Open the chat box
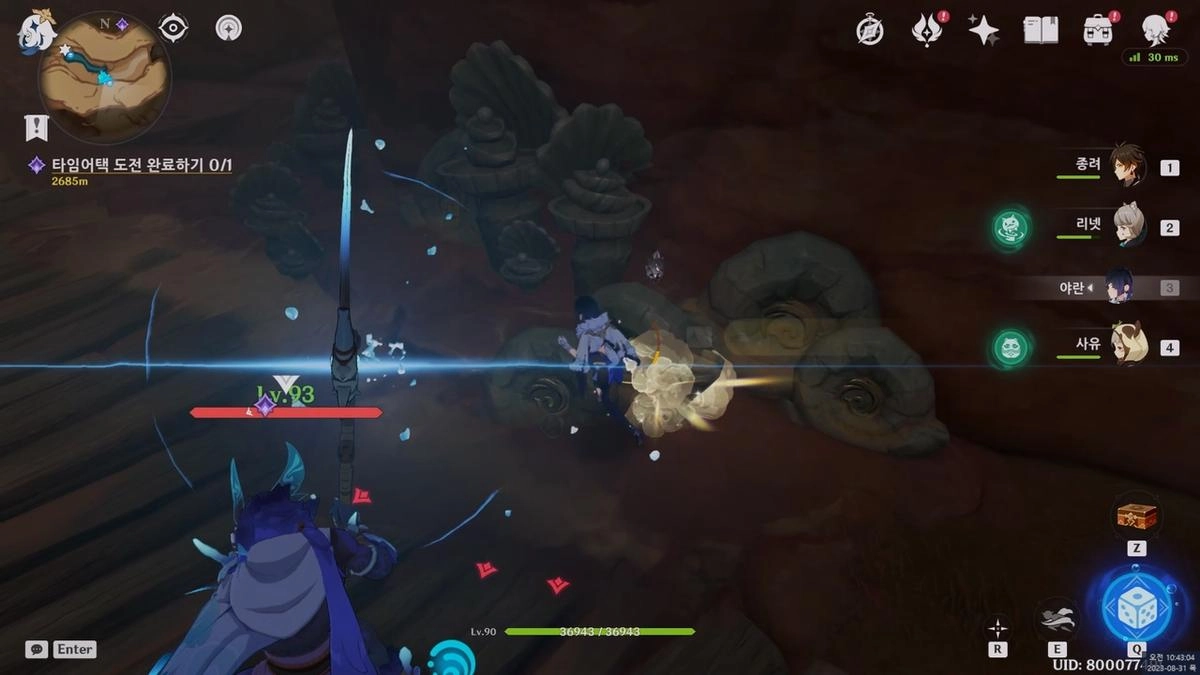Viewport: 1200px width, 675px height. click(x=37, y=649)
